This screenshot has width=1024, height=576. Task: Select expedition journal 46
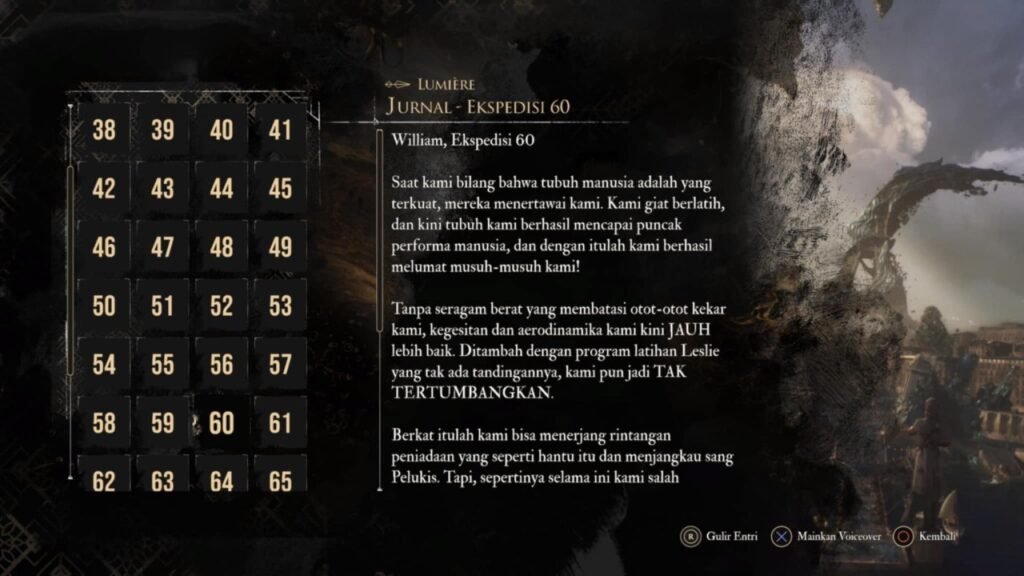104,247
